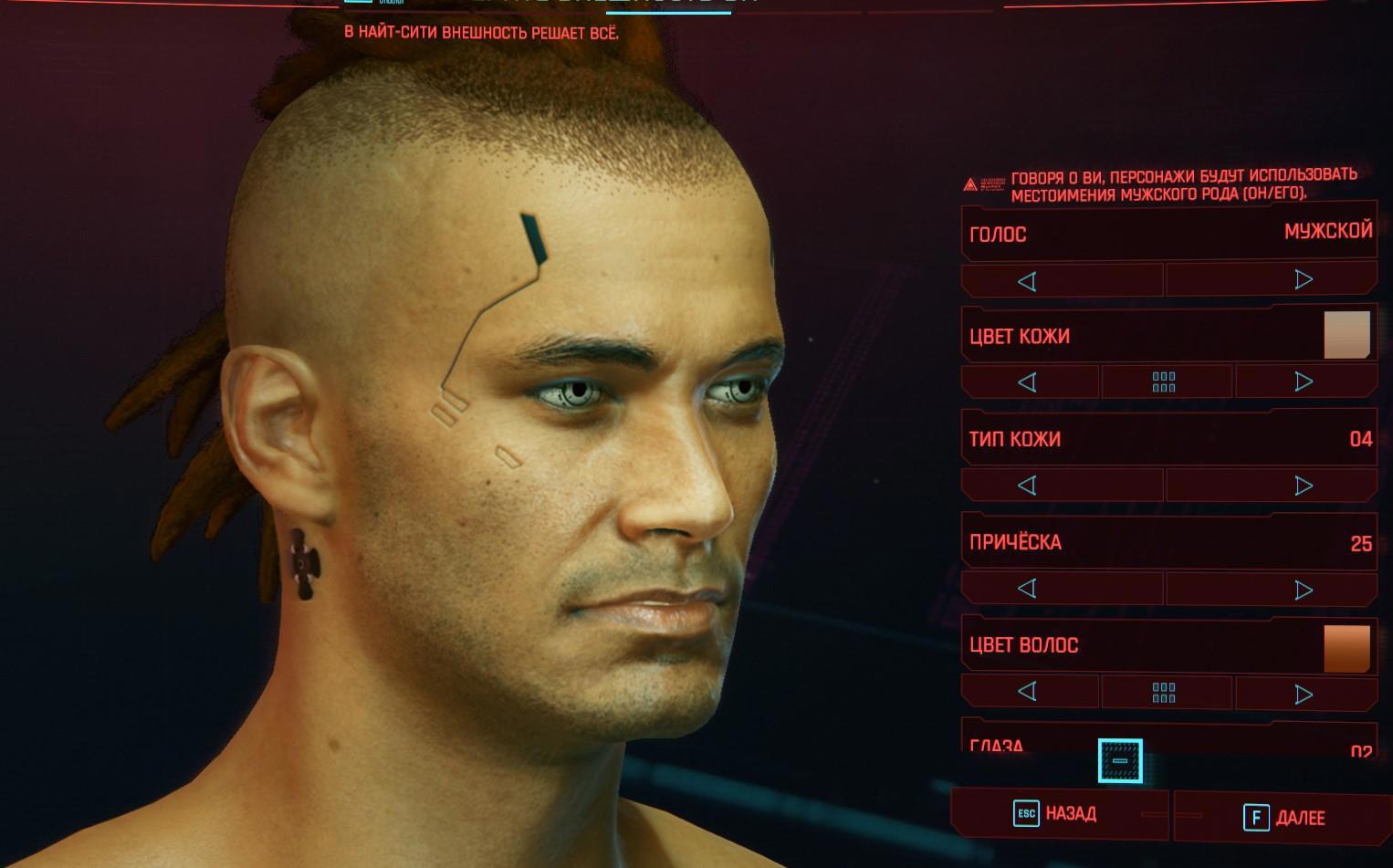Select next ТИП КОЖИ skin type
1393x868 pixels.
click(1304, 486)
